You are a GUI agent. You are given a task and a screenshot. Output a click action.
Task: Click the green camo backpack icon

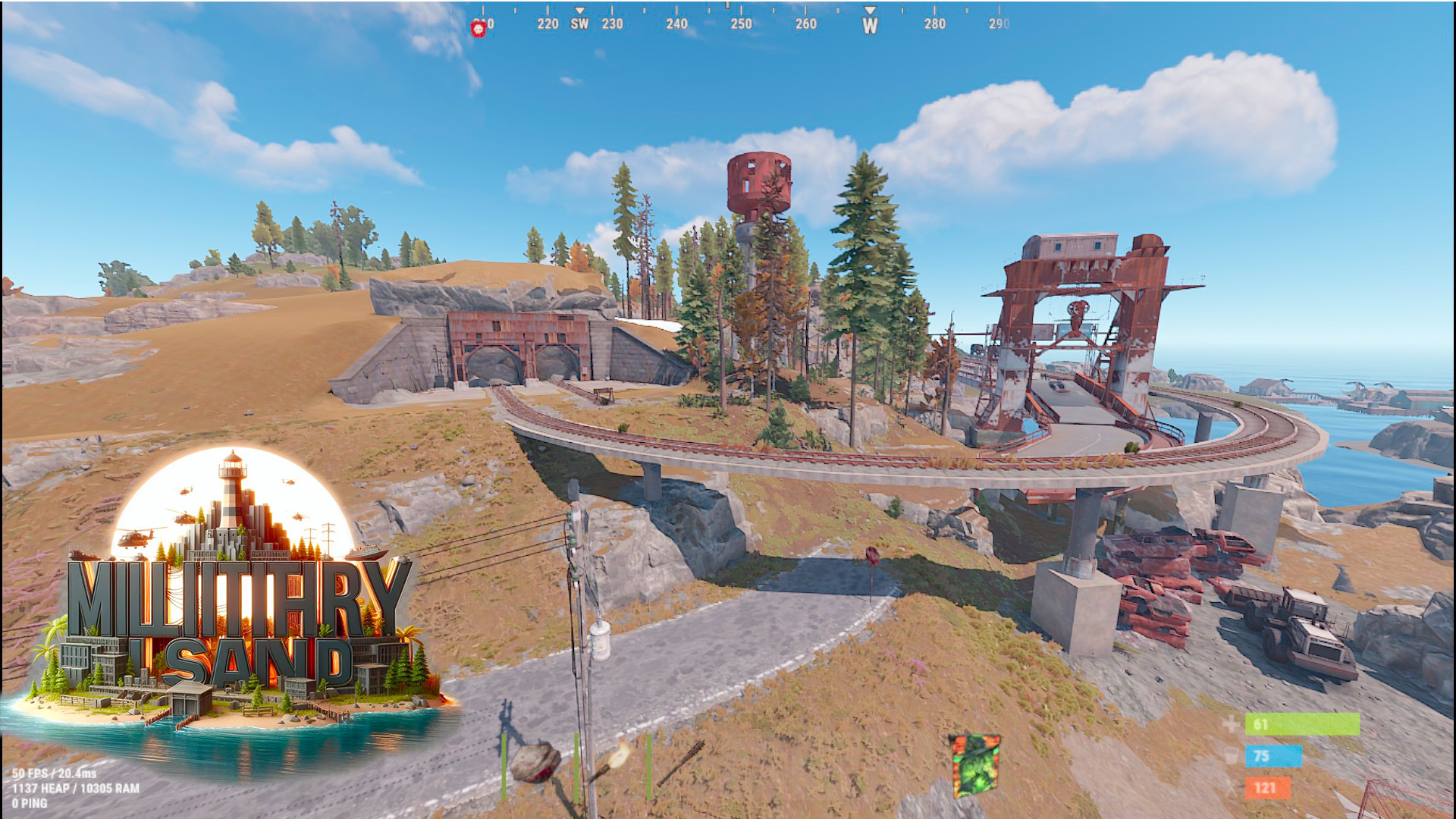coord(974,765)
